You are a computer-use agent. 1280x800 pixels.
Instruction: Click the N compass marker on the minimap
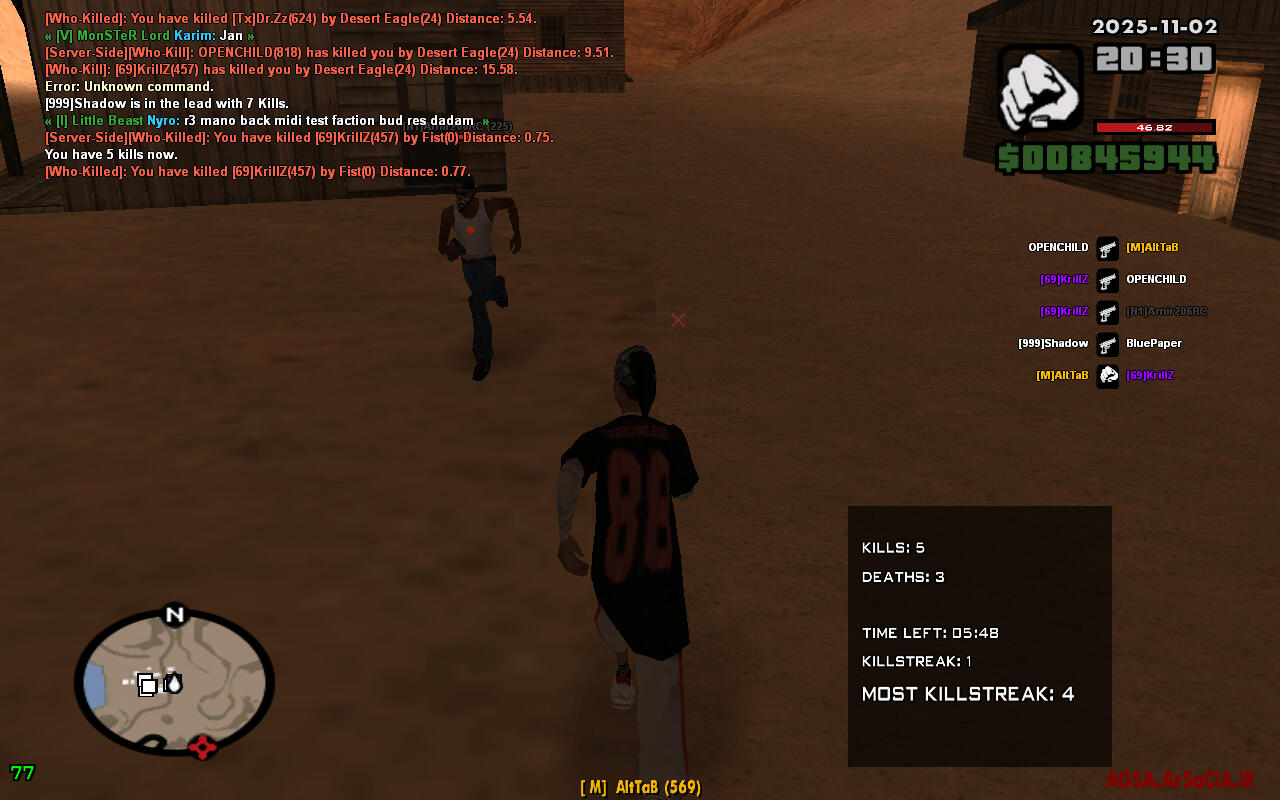point(175,614)
